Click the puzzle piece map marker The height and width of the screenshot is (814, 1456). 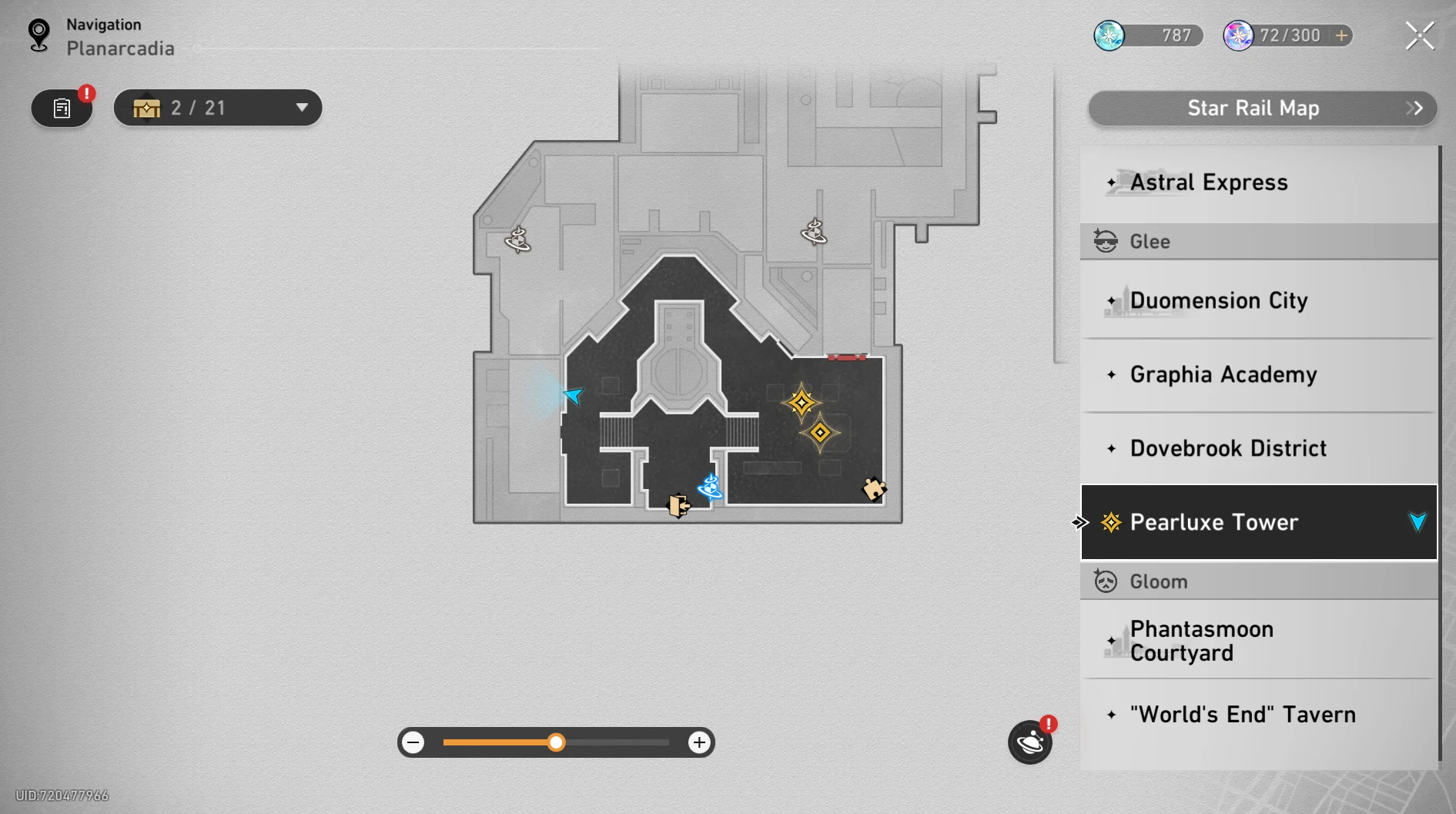pyautogui.click(x=874, y=489)
